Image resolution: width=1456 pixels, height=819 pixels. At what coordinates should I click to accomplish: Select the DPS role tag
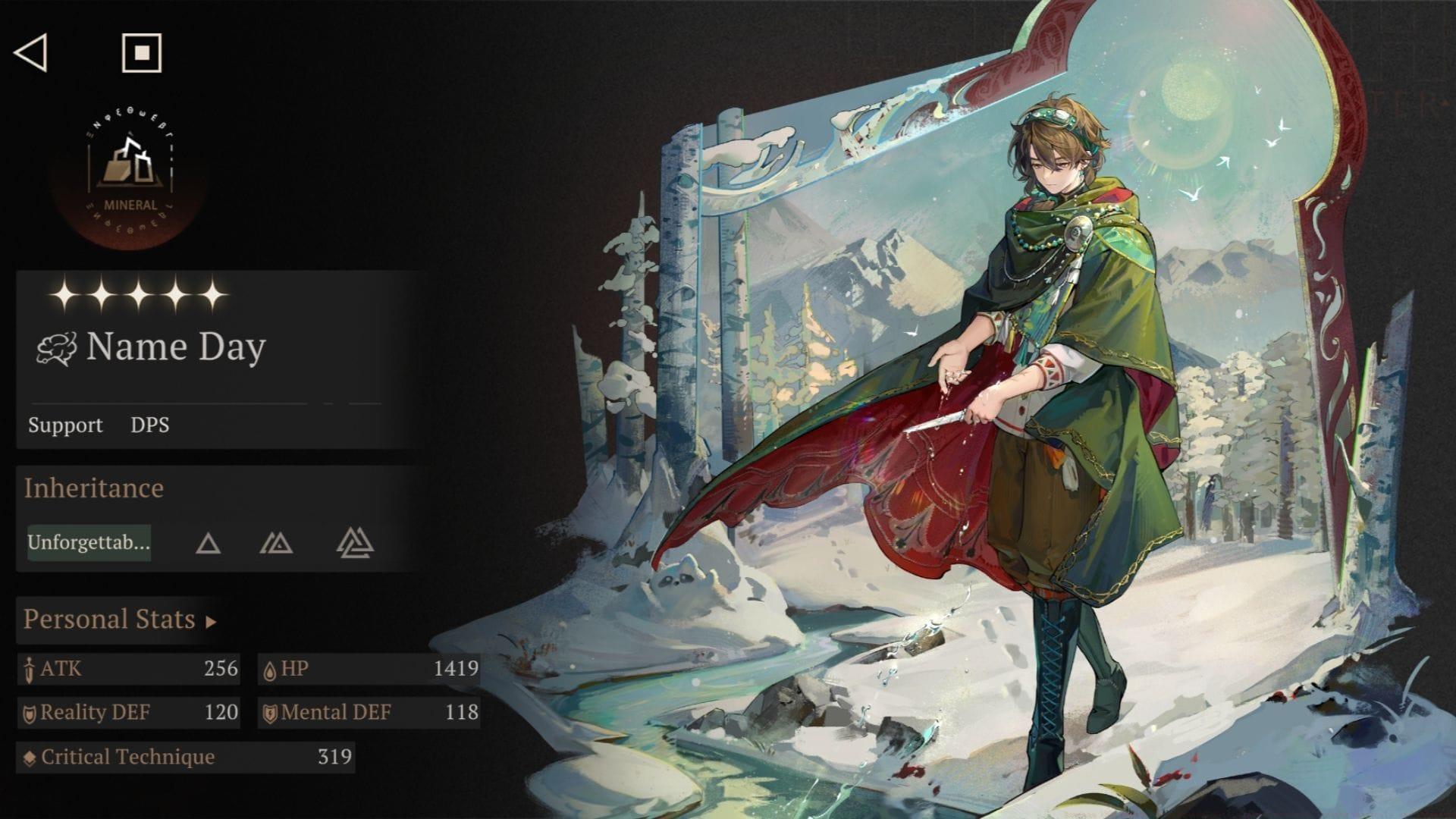(150, 425)
